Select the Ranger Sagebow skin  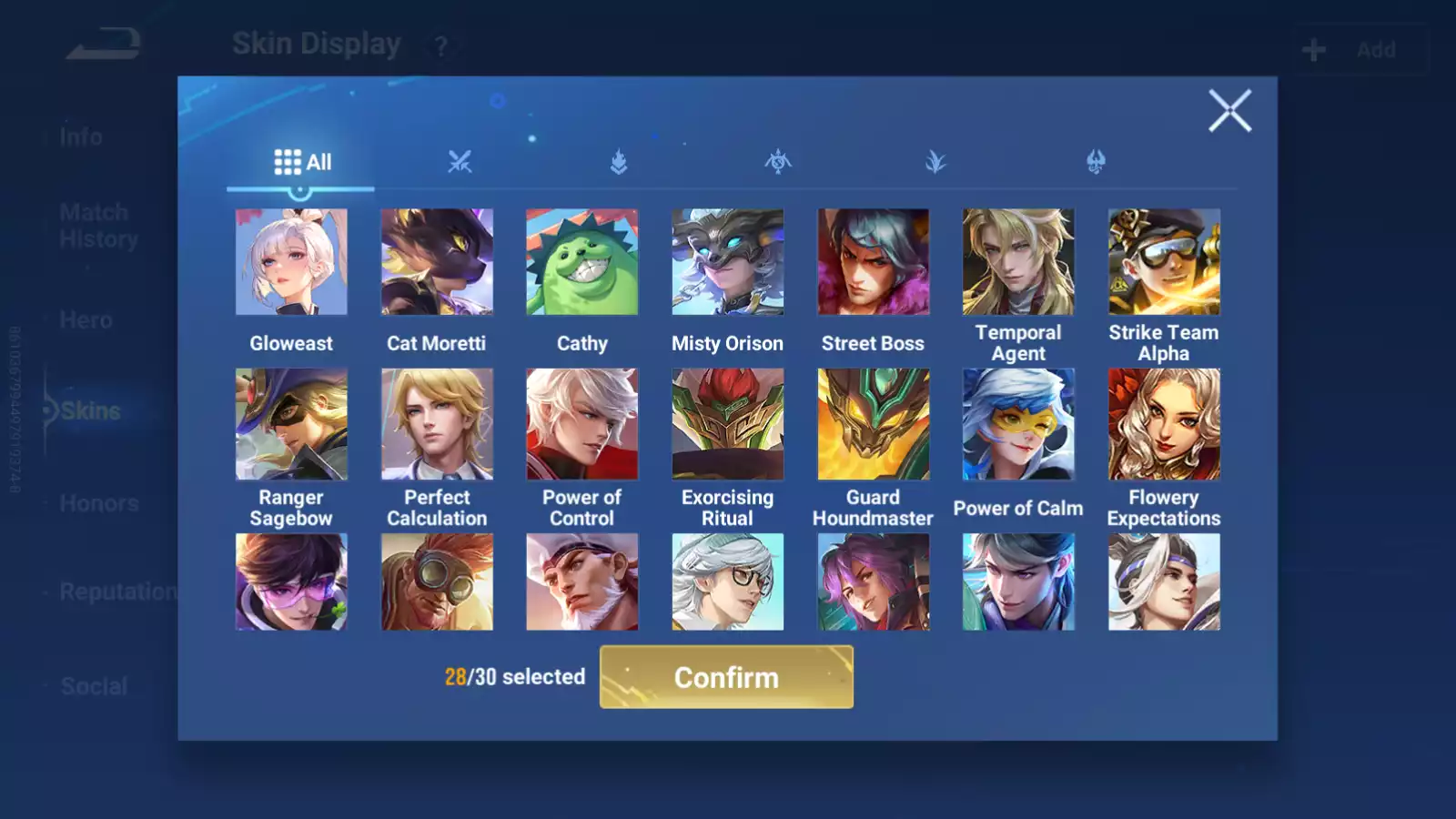(x=291, y=424)
